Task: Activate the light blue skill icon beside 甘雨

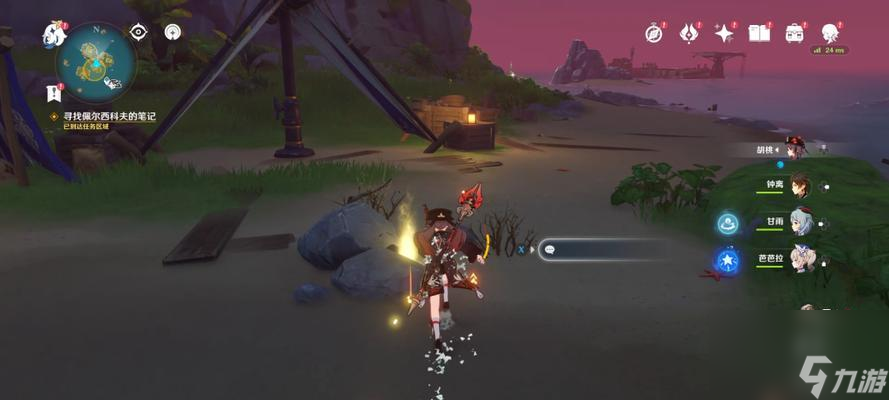Action: coord(727,223)
